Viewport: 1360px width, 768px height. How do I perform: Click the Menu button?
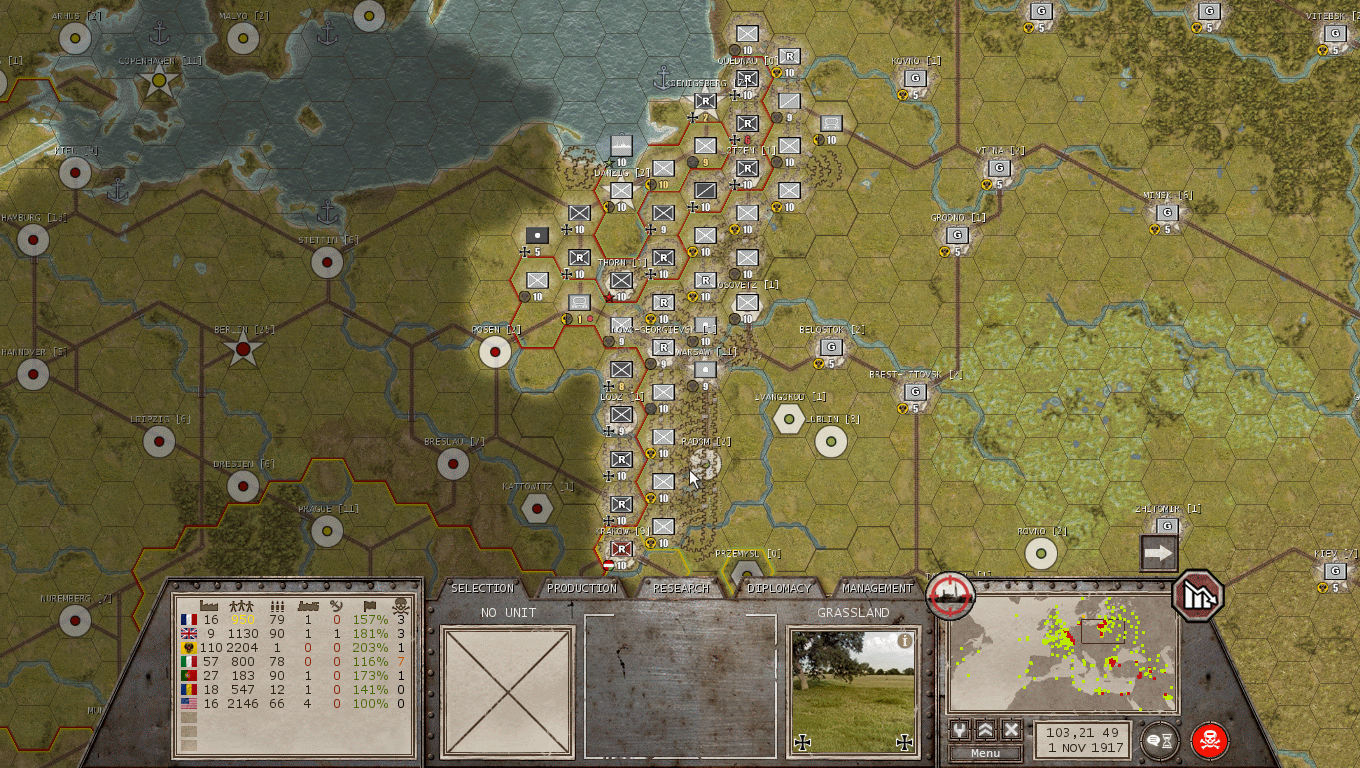click(985, 753)
